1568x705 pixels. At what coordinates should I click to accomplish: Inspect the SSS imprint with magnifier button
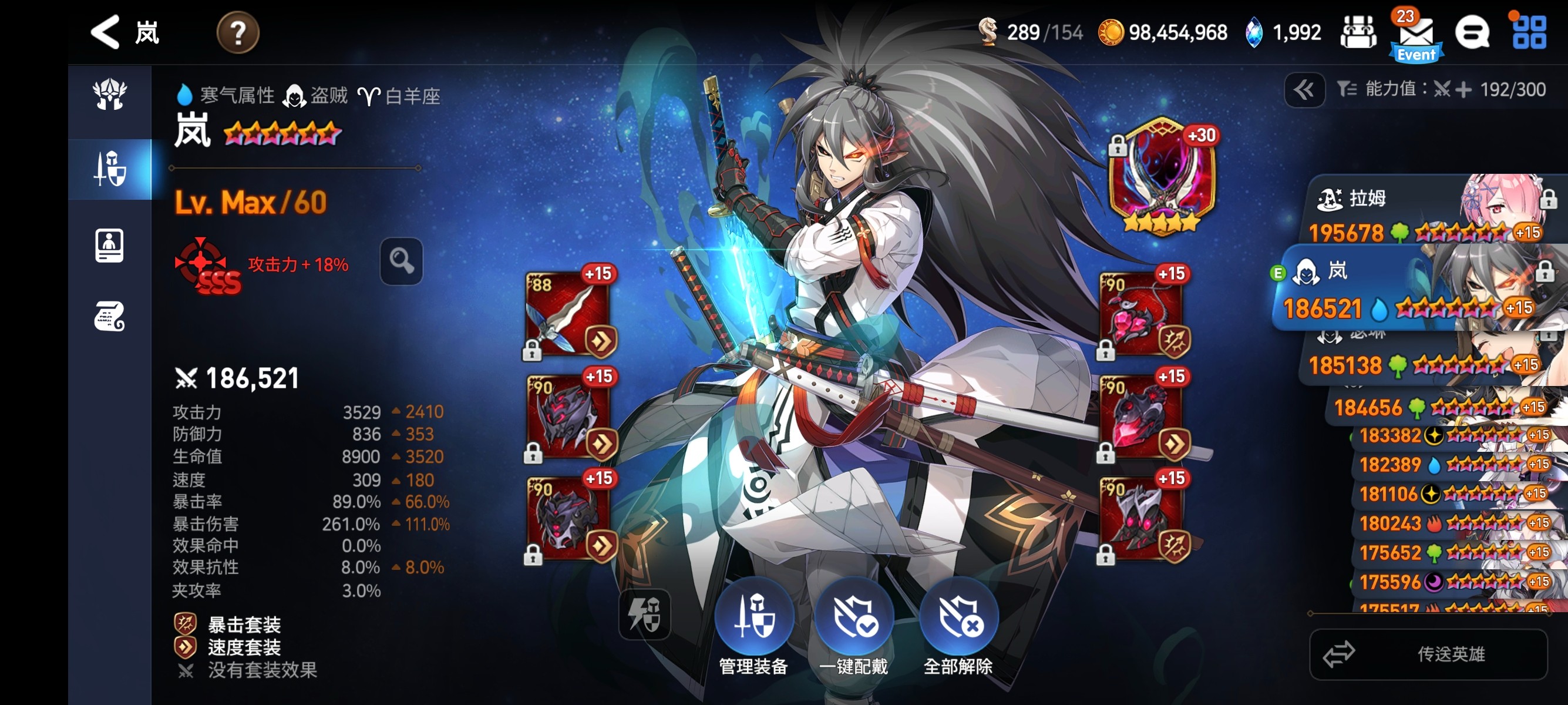[401, 261]
